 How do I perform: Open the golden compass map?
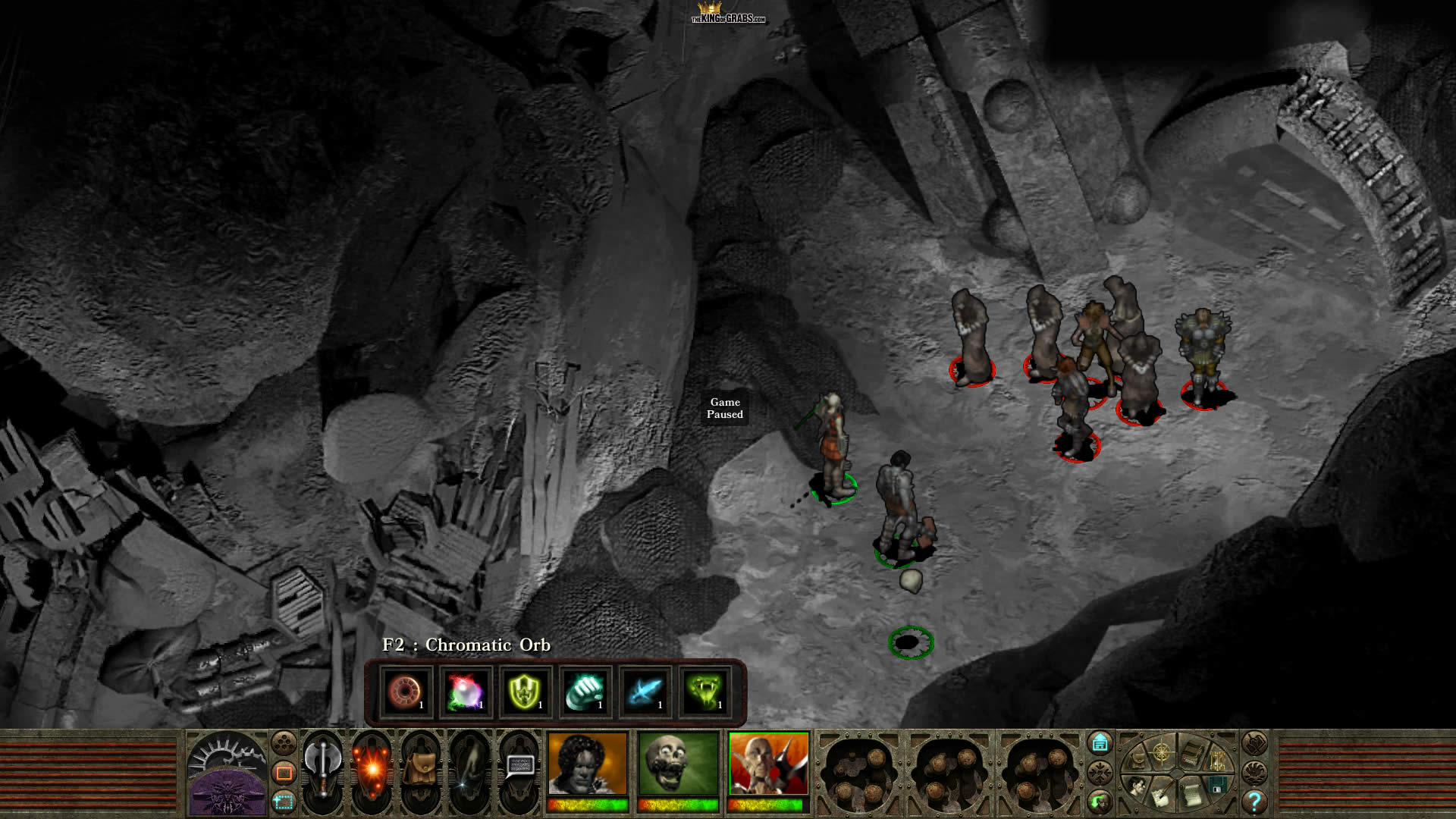1161,752
